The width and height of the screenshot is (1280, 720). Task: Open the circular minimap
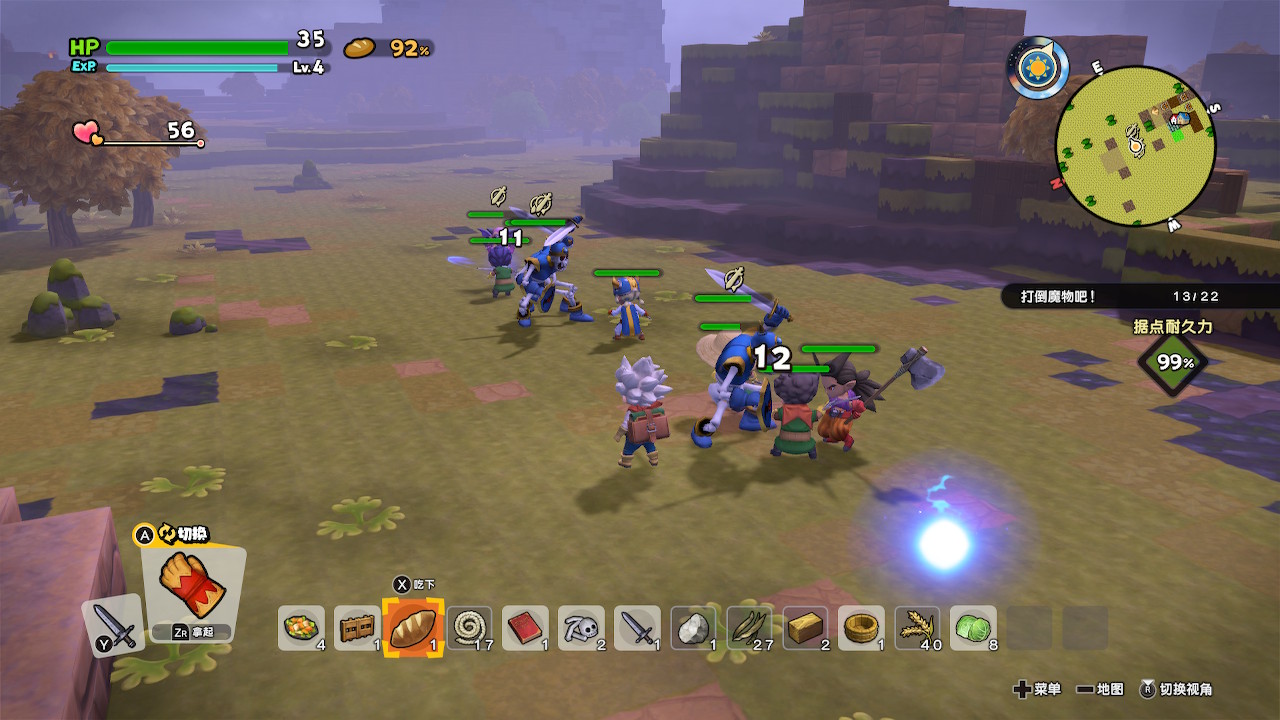click(x=1135, y=146)
